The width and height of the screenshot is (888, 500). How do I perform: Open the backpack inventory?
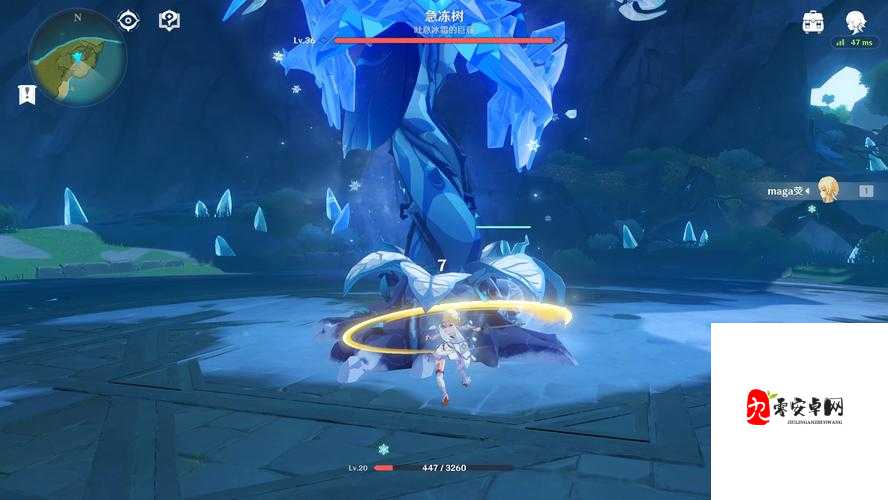coord(813,21)
